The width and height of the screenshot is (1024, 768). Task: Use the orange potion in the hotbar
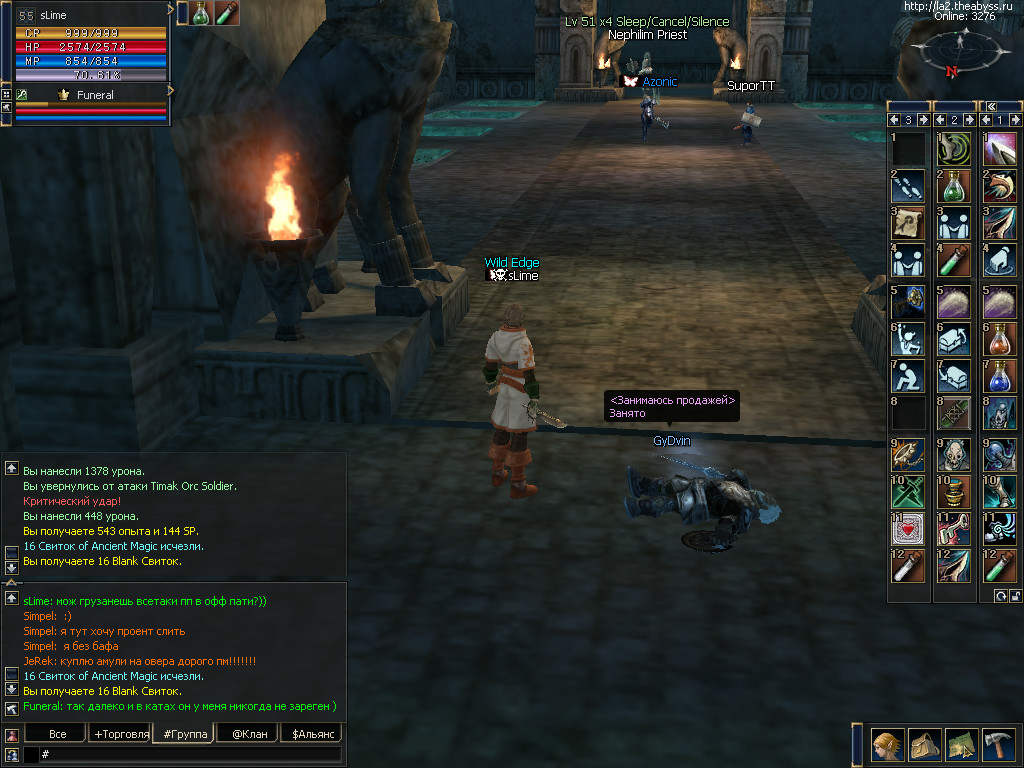(x=1000, y=338)
